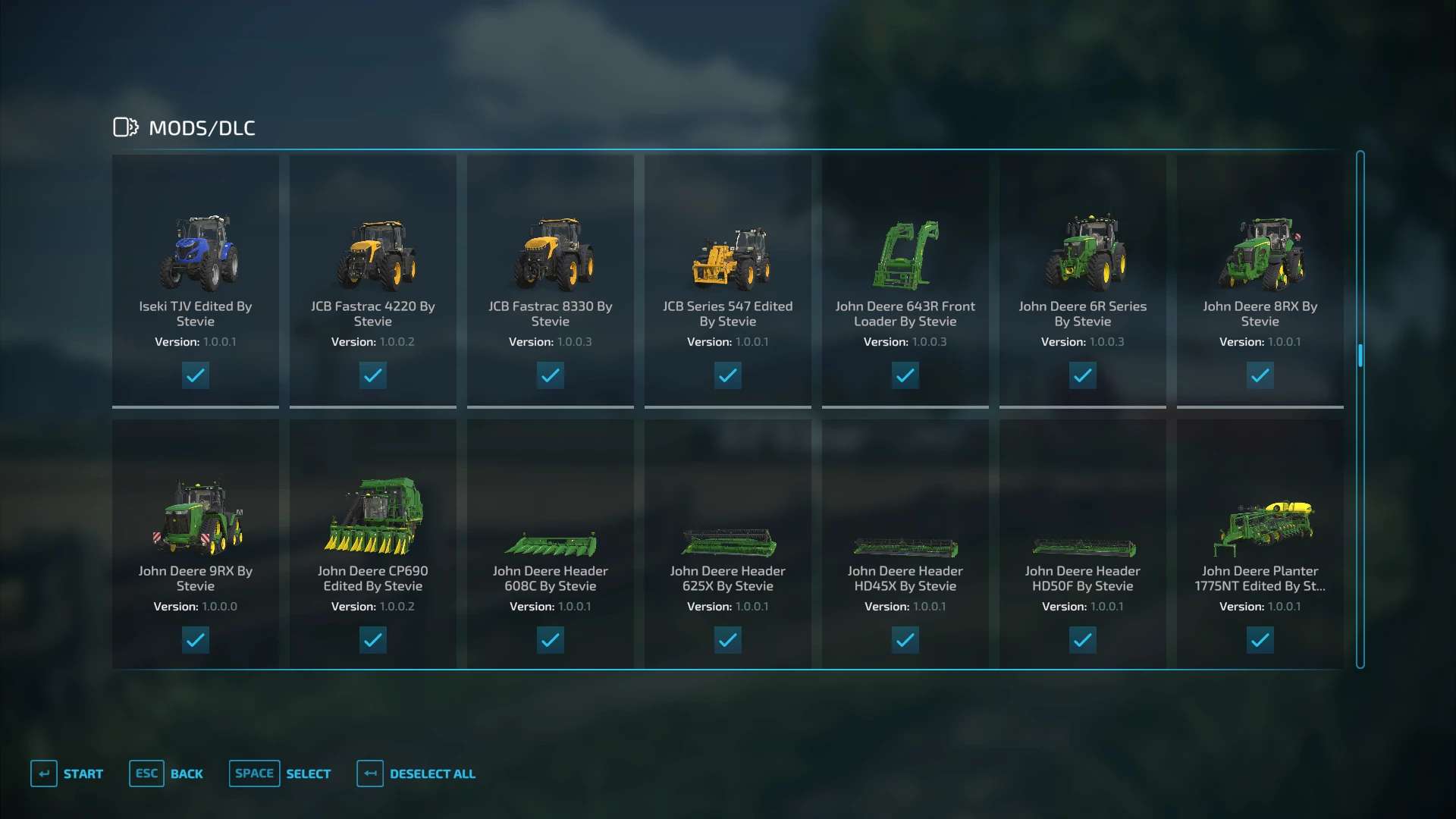Image resolution: width=1456 pixels, height=819 pixels.
Task: Uncheck the John Deere 6R Series mod
Action: click(1083, 375)
